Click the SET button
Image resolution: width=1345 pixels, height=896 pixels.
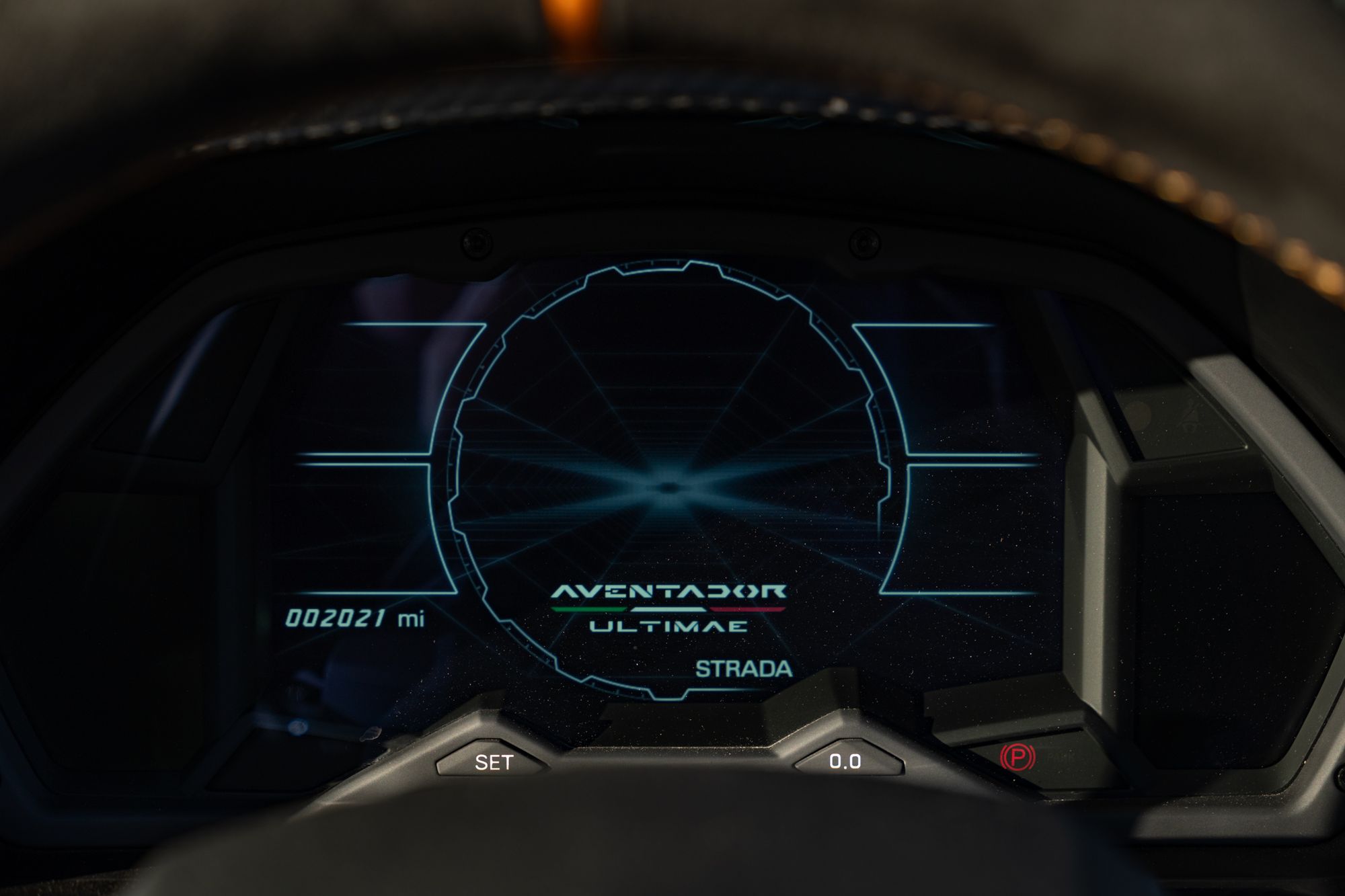click(494, 762)
